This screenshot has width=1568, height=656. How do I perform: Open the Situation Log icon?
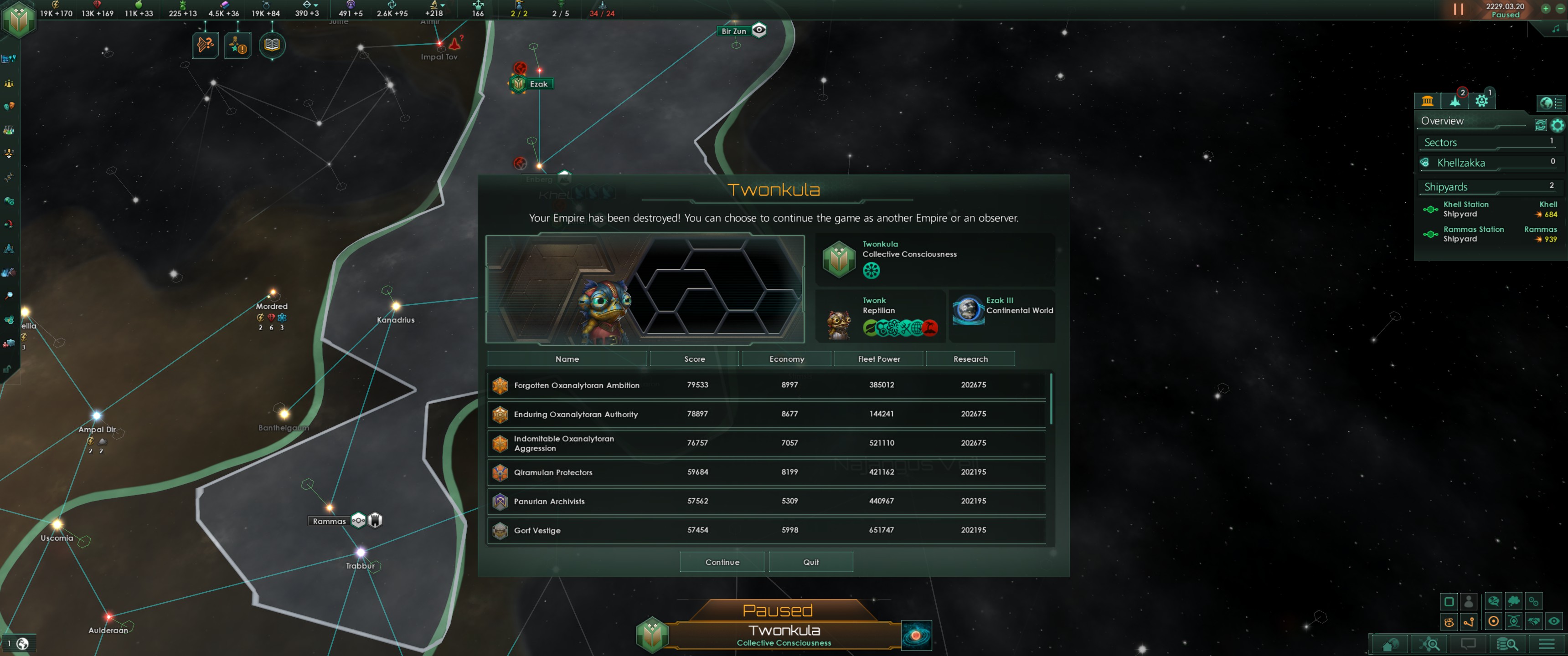(9, 296)
